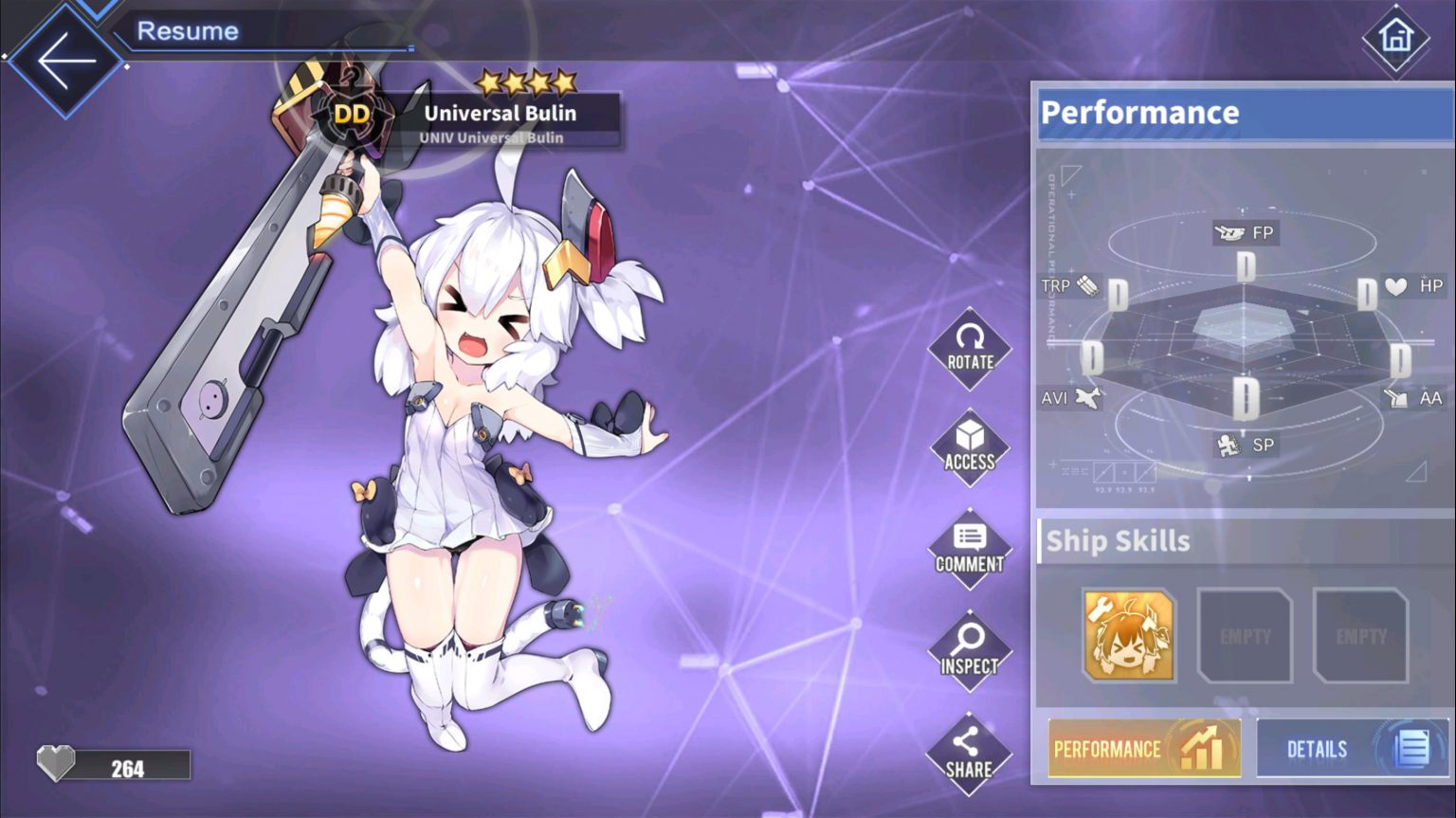The height and width of the screenshot is (818, 1456).
Task: Click the first EMPTY skill slot
Action: click(1243, 635)
